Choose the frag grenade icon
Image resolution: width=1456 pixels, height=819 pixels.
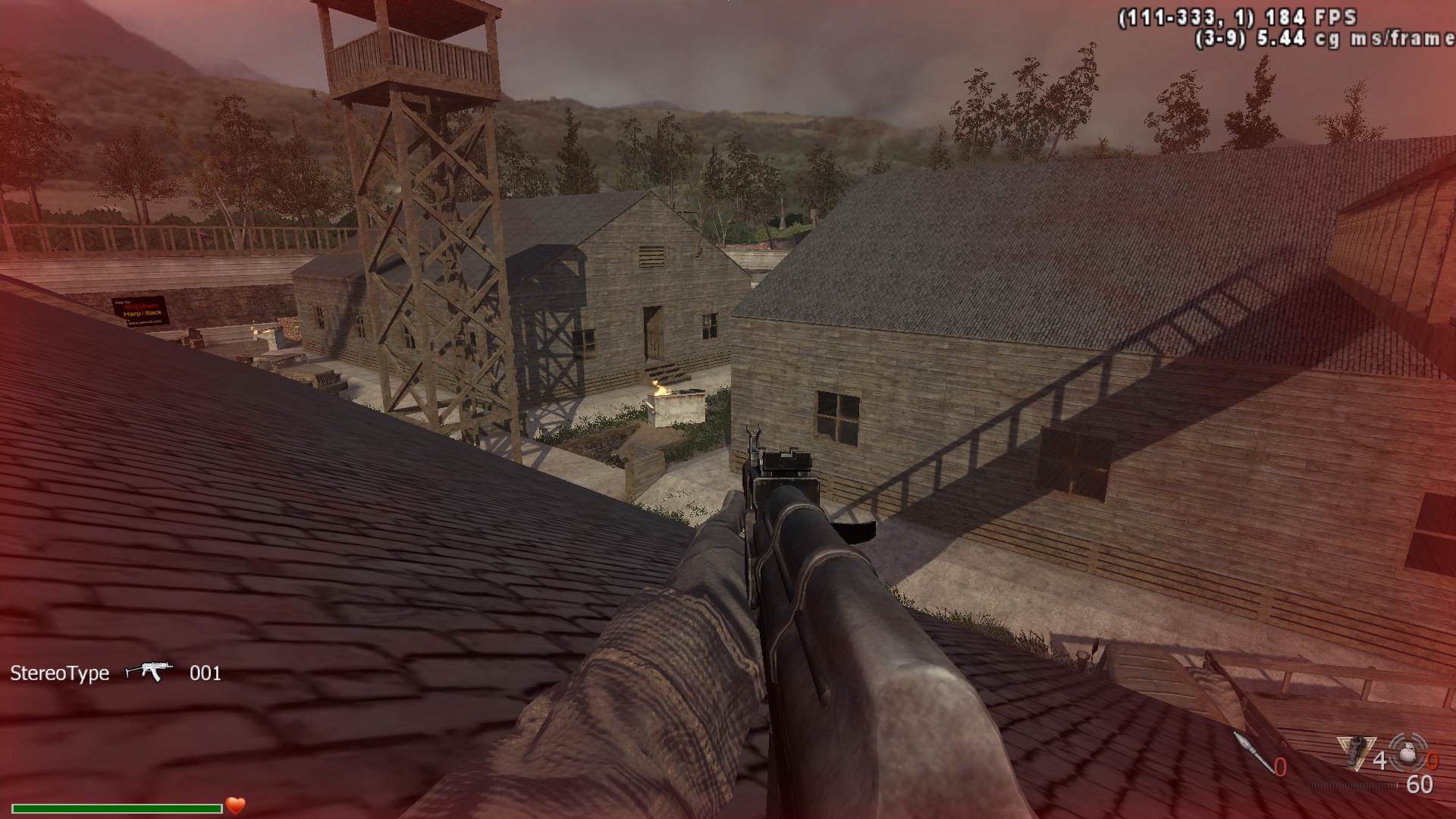coord(1408,752)
